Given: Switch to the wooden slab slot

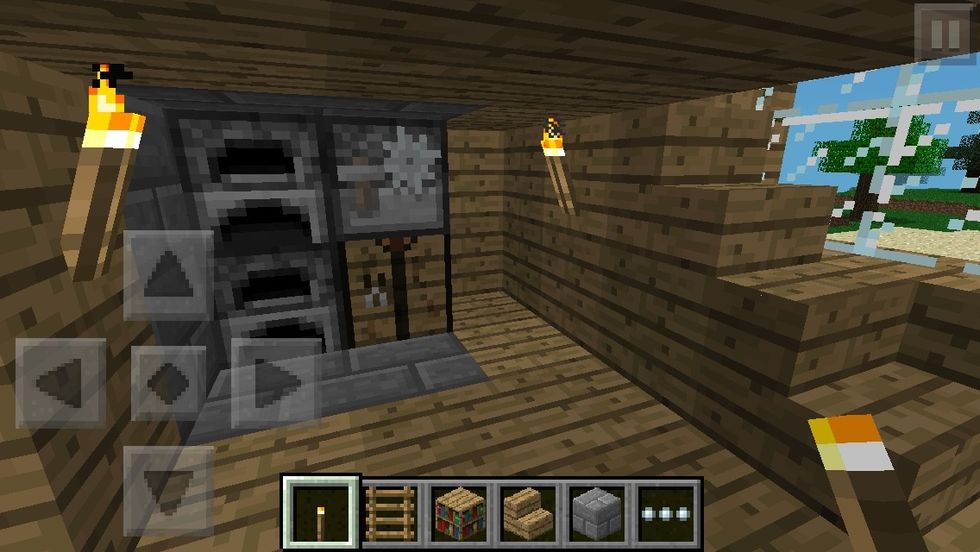Looking at the screenshot, I should pyautogui.click(x=529, y=514).
